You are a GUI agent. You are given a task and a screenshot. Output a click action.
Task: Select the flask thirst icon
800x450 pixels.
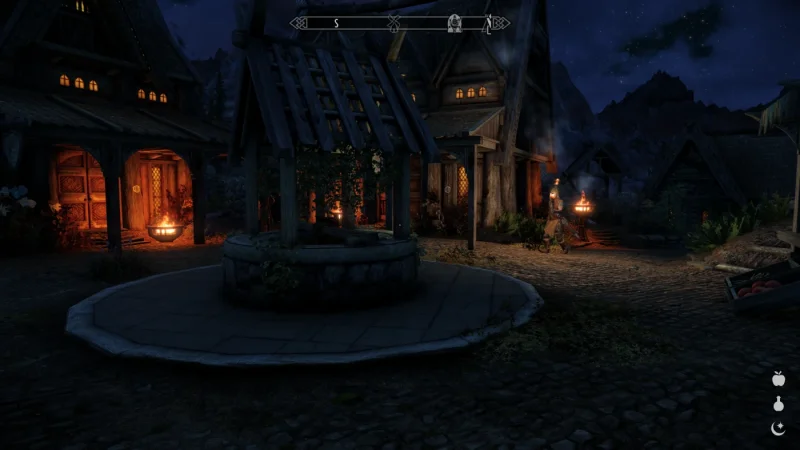click(x=778, y=404)
